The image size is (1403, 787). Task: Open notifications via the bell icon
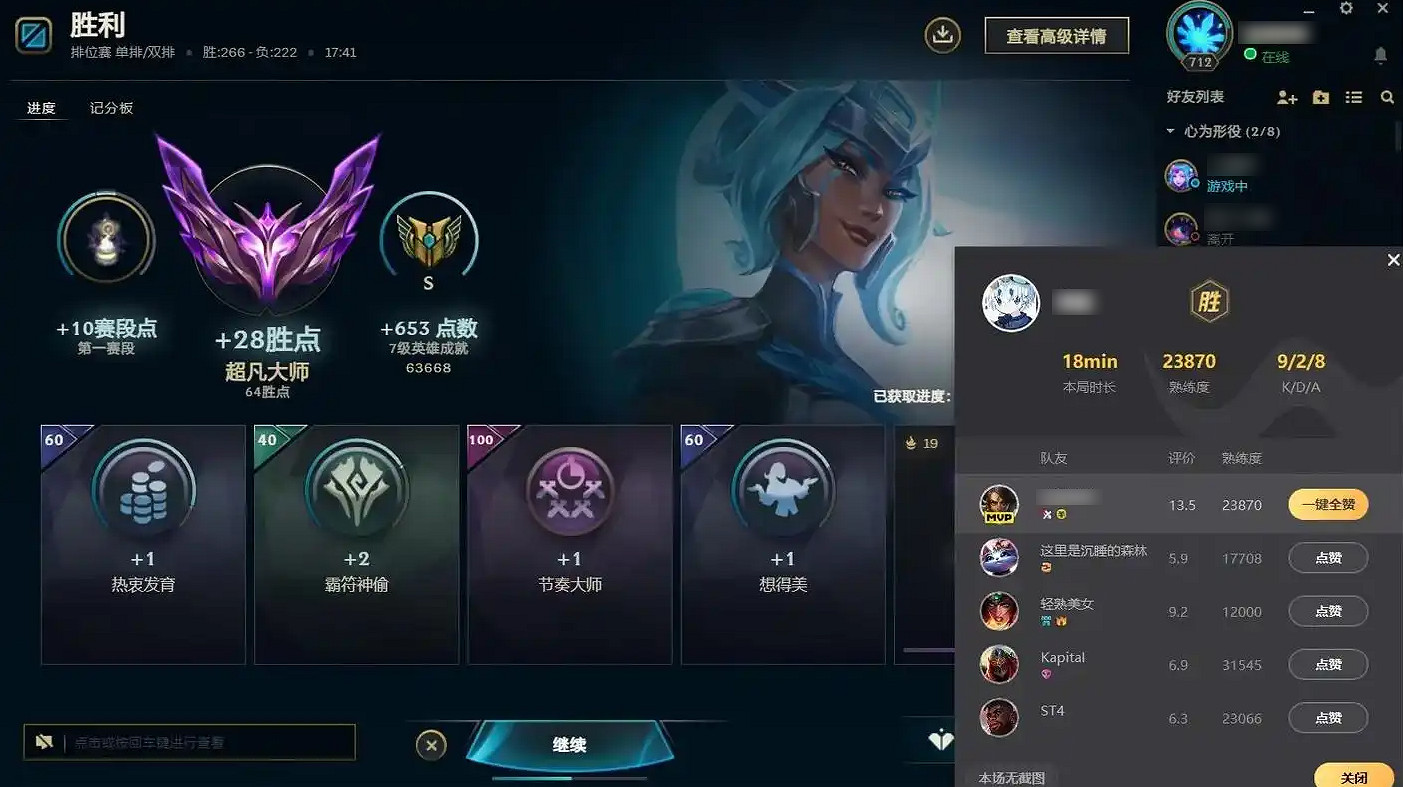click(x=1381, y=56)
